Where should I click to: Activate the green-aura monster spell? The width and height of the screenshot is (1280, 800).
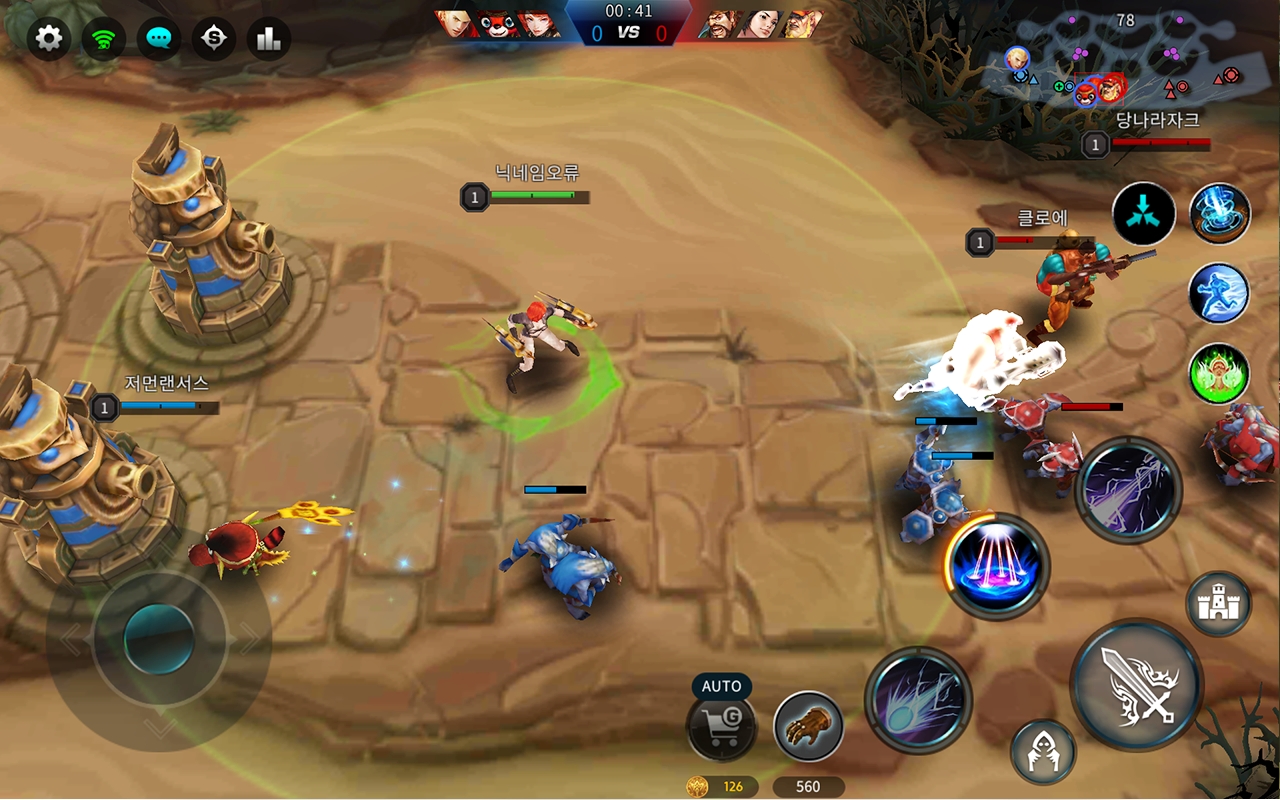[1219, 374]
